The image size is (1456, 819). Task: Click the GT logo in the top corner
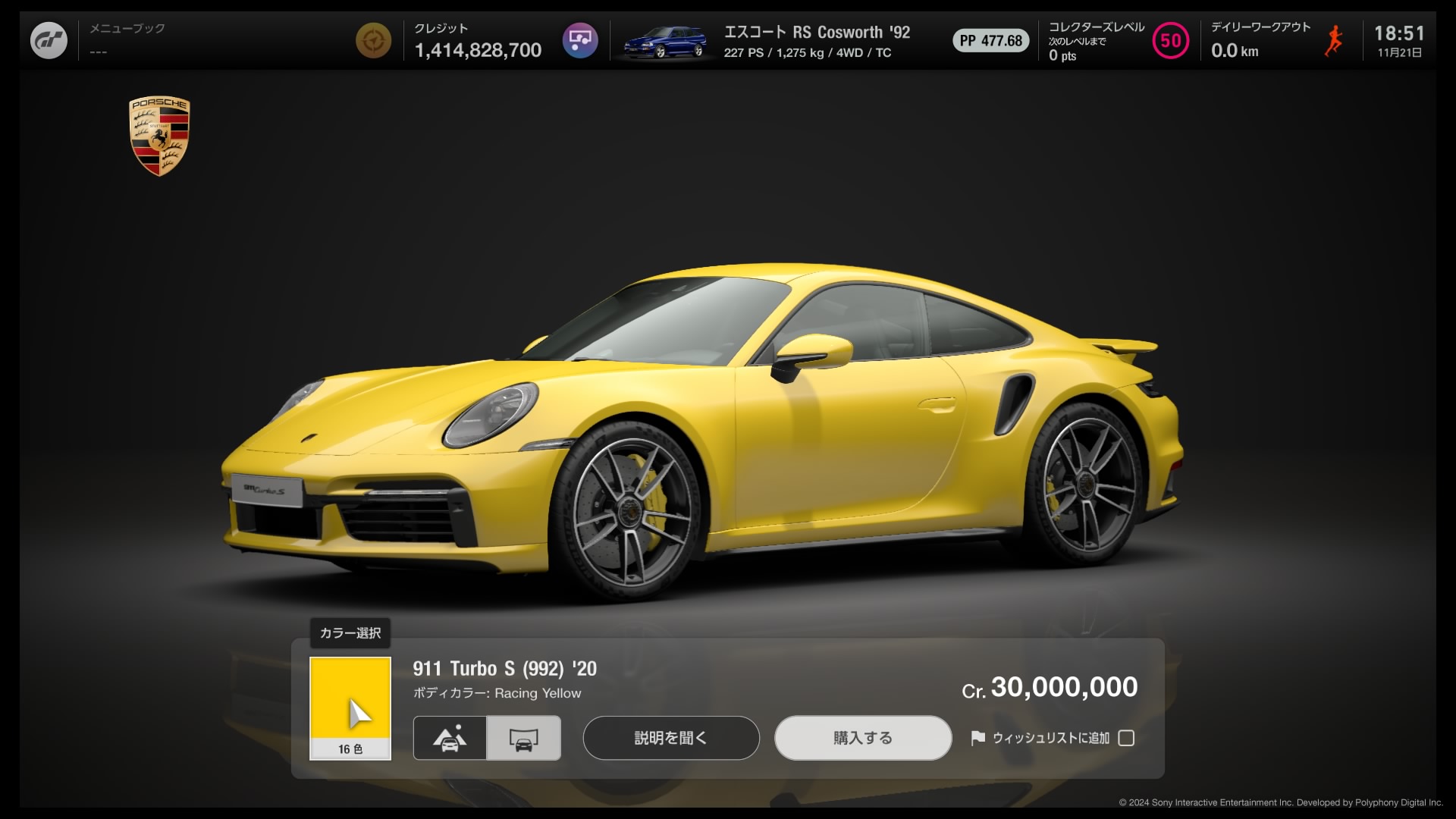click(49, 39)
